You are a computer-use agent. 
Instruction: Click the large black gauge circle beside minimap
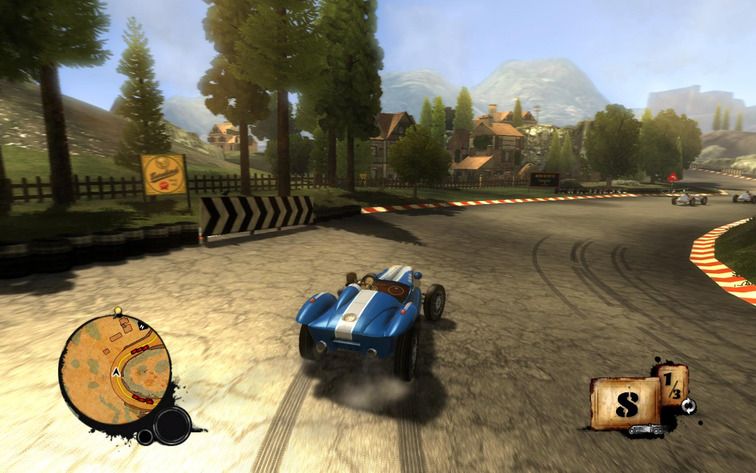coord(172,426)
